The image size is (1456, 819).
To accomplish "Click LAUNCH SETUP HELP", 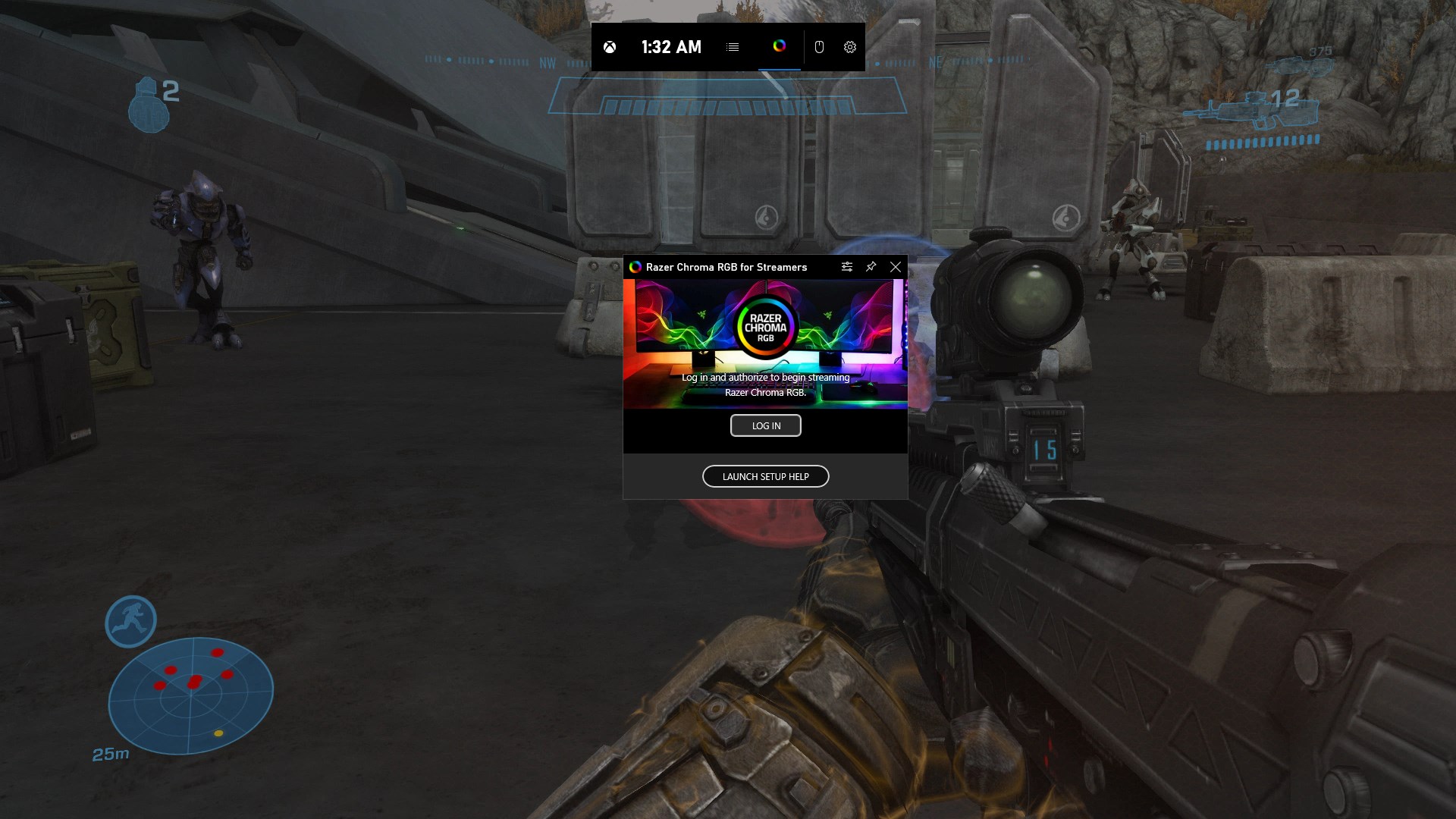I will point(765,475).
